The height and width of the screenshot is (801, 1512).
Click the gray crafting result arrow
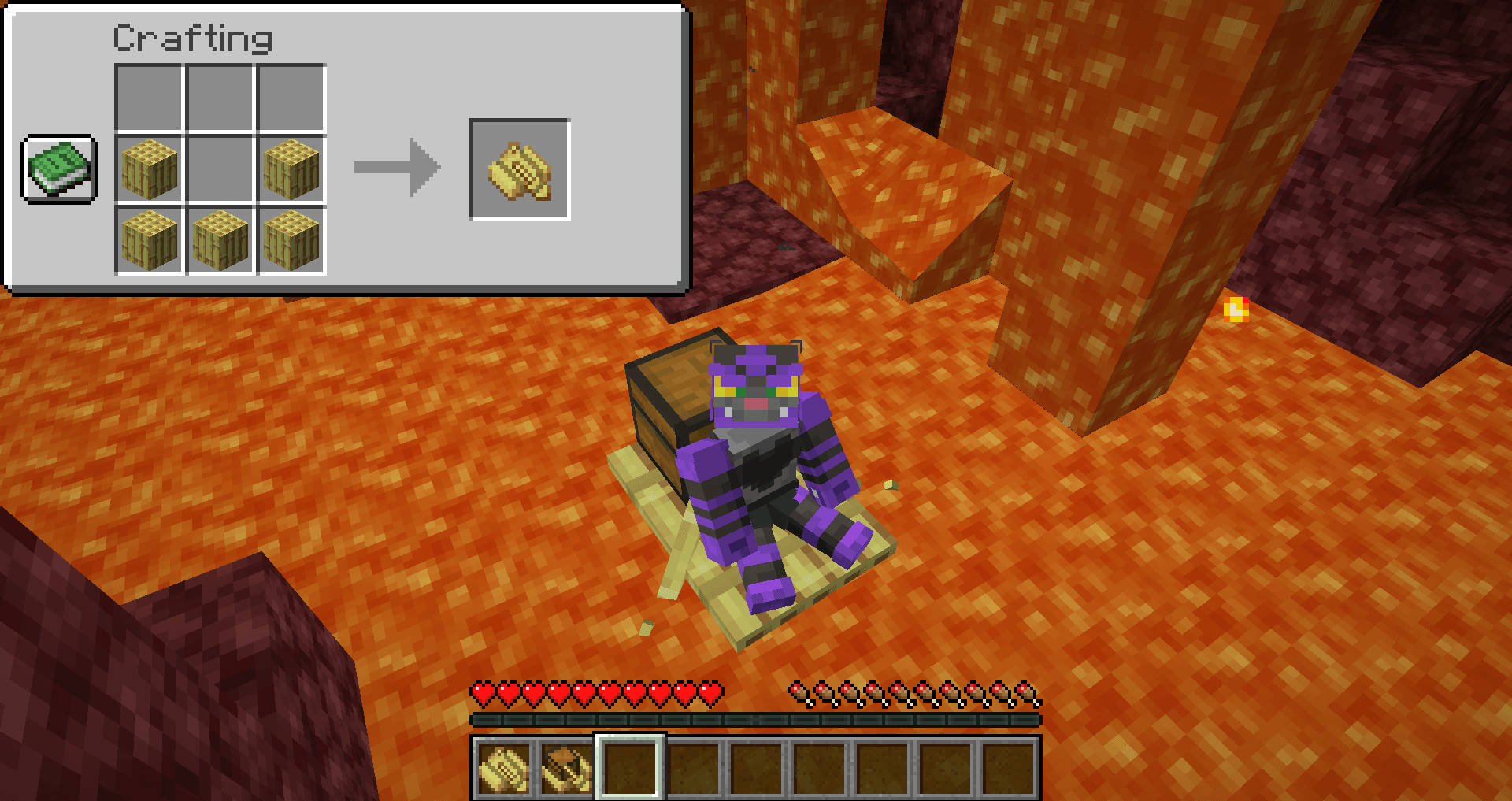pyautogui.click(x=398, y=168)
